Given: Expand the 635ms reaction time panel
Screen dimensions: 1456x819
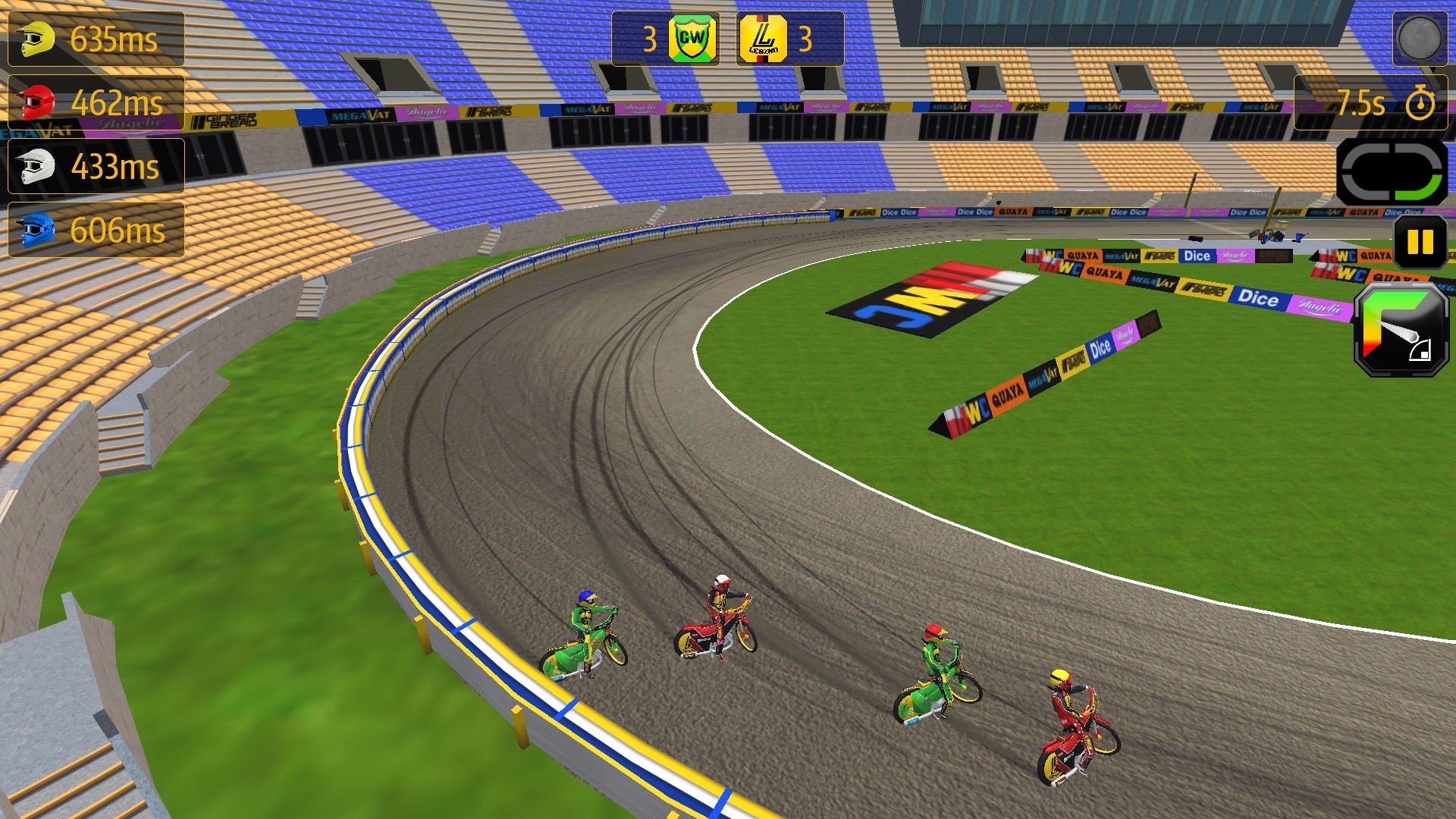Looking at the screenshot, I should pyautogui.click(x=95, y=36).
